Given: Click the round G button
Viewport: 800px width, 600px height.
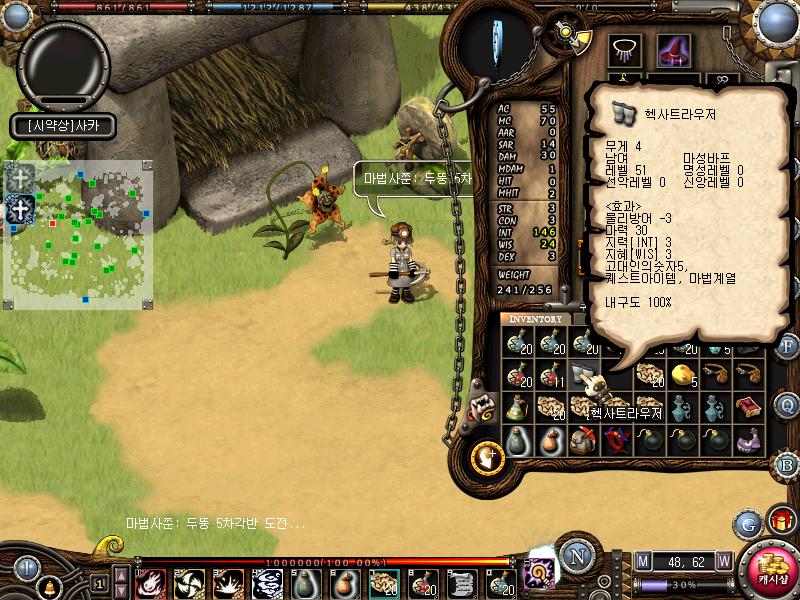Looking at the screenshot, I should 748,523.
